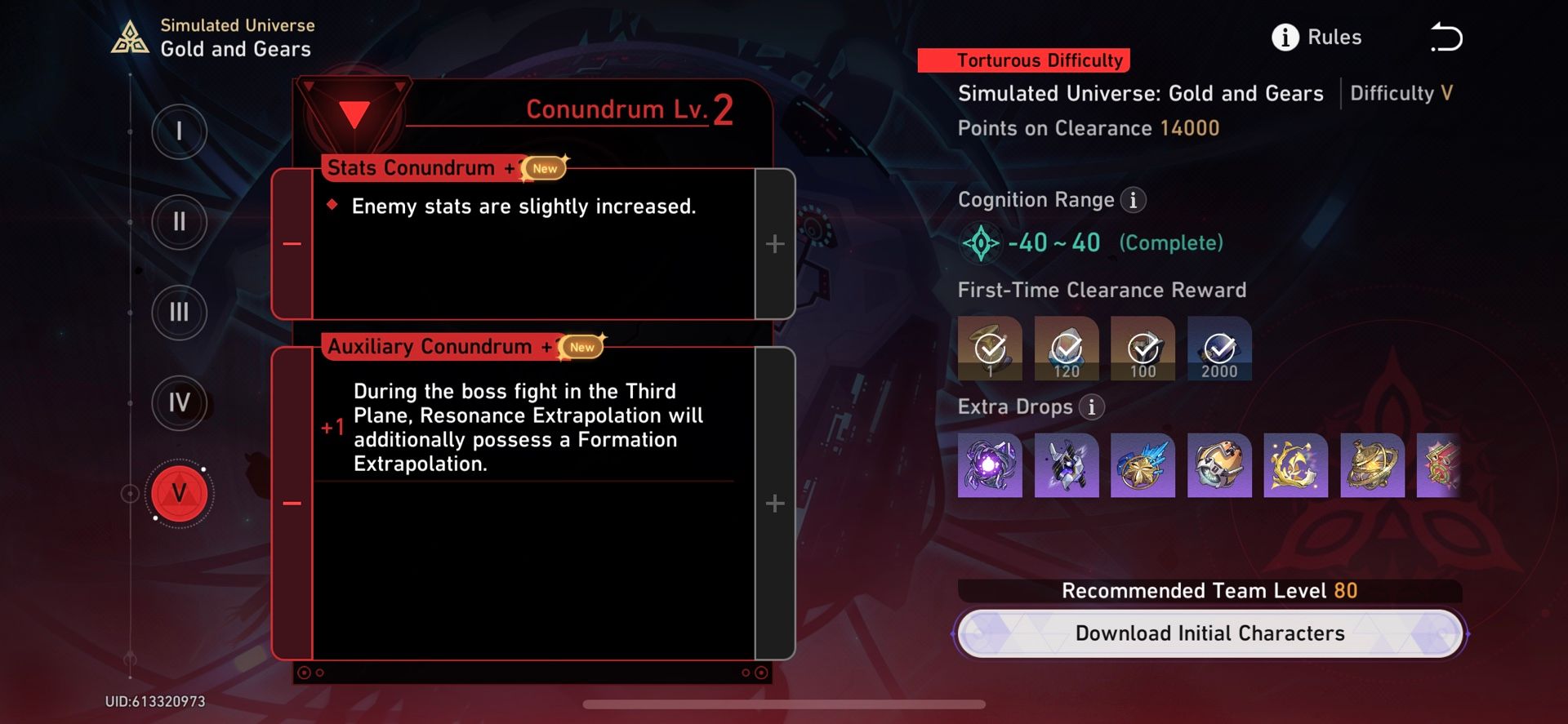Decrease the Auxiliary Conundrum level
1568x724 pixels.
[x=292, y=503]
